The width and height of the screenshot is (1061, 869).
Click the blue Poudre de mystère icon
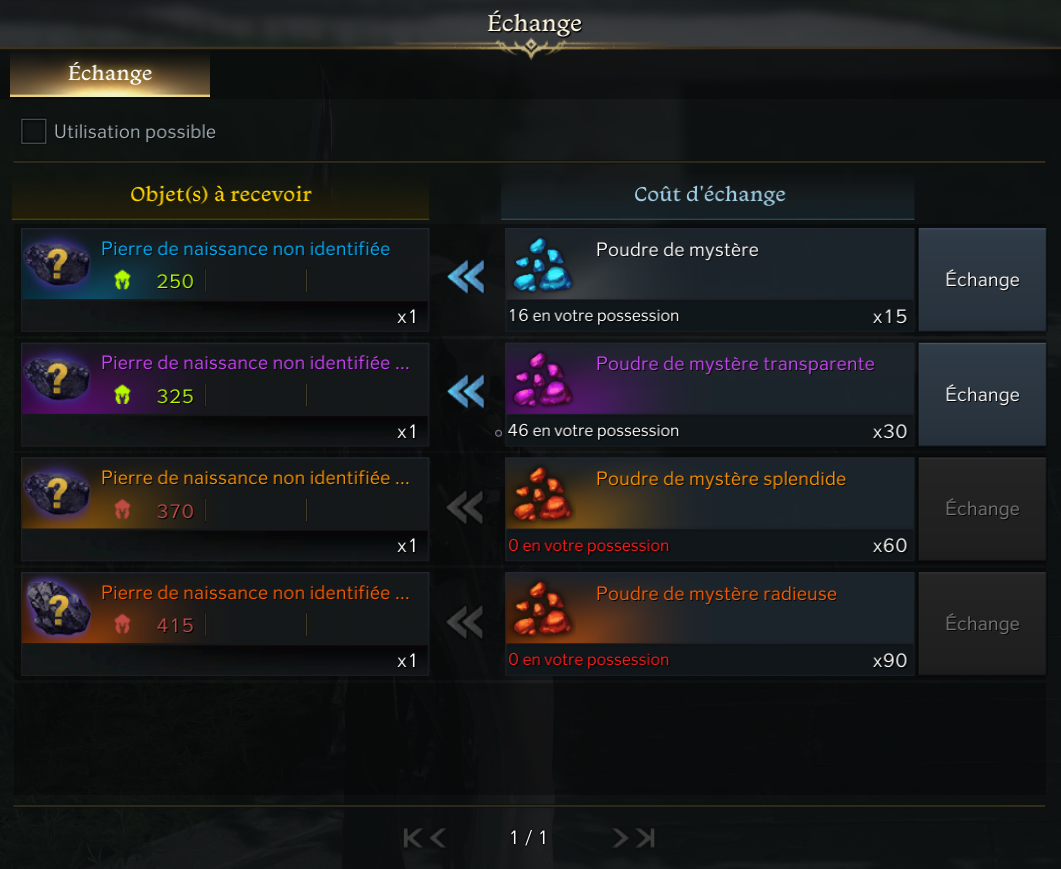[x=542, y=267]
